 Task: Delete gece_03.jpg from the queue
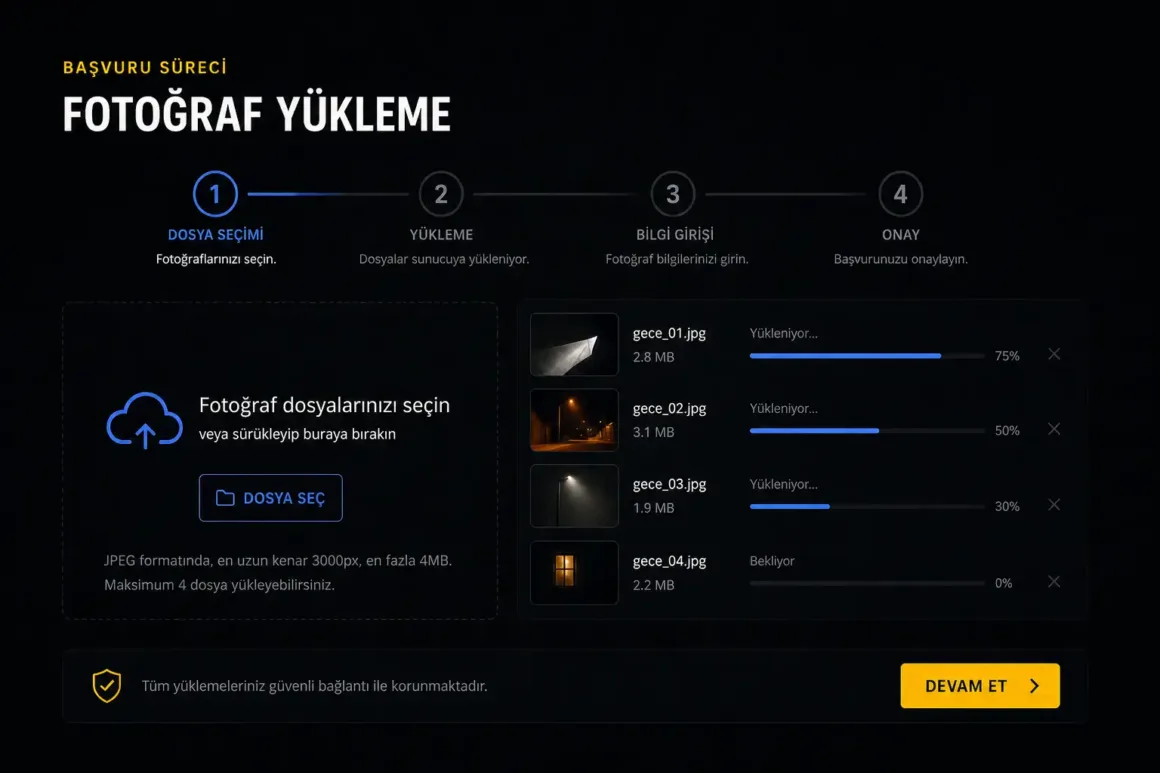coord(1054,505)
